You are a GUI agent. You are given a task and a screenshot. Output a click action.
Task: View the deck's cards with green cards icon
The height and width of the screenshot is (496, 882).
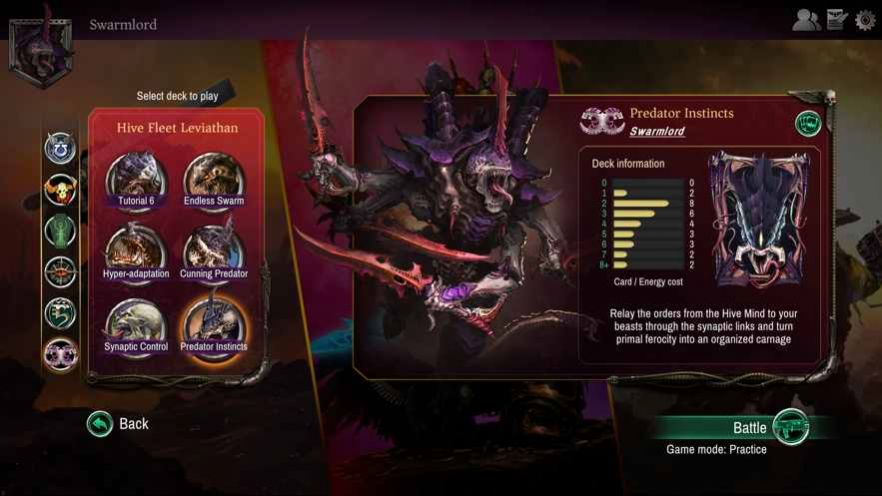pyautogui.click(x=807, y=123)
